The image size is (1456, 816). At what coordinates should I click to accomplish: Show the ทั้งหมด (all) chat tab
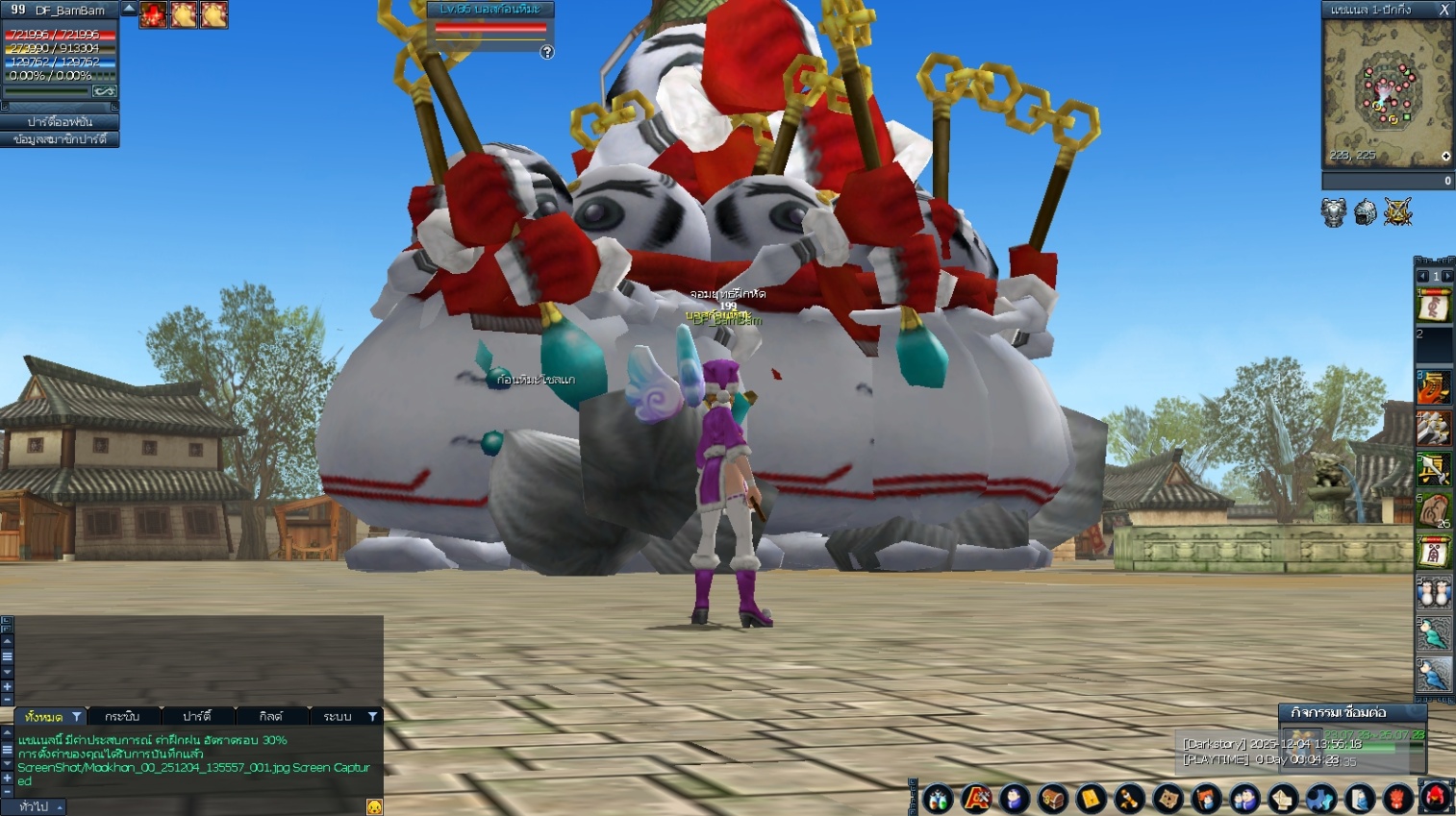click(x=44, y=716)
